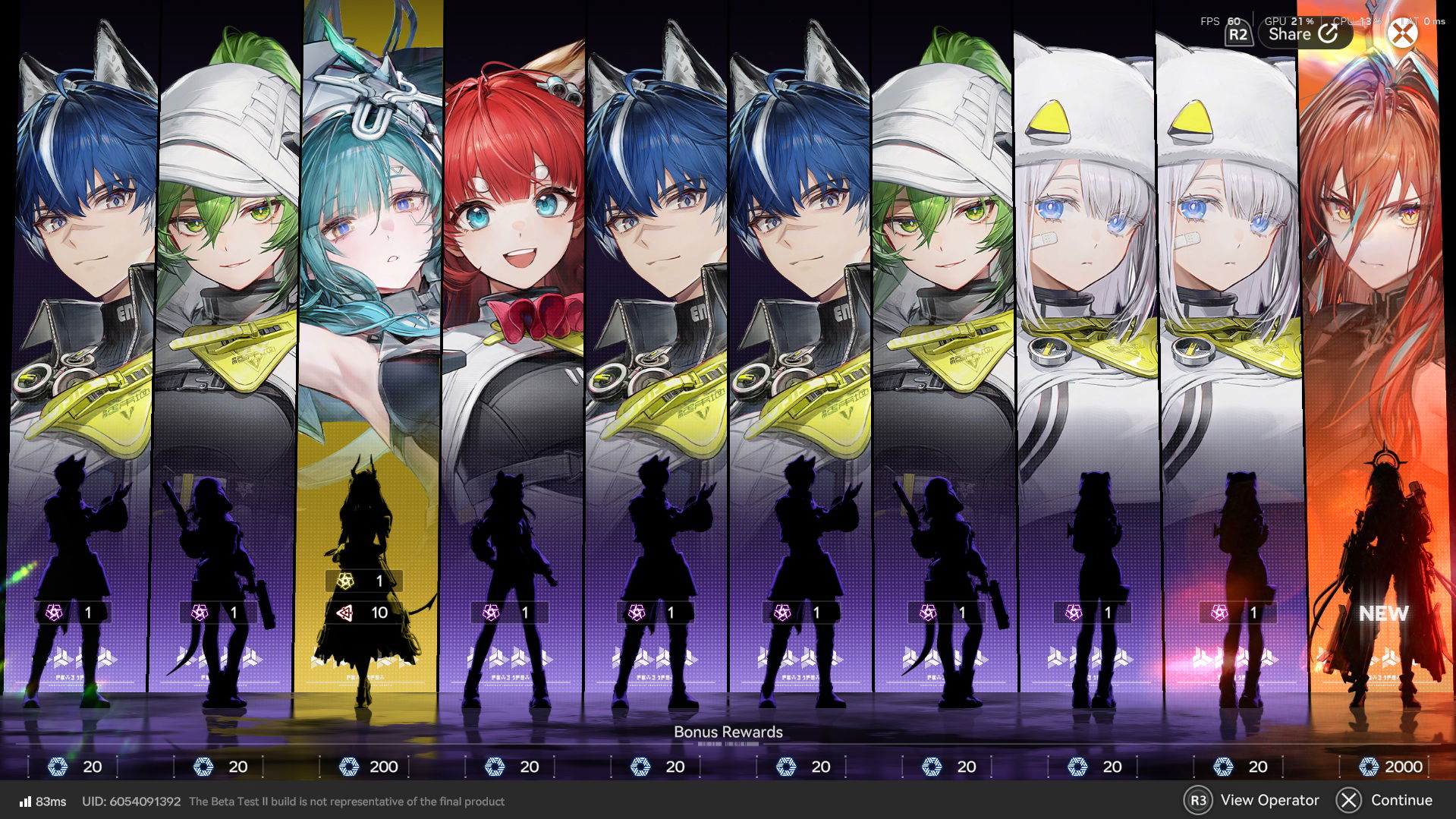This screenshot has width=1456, height=819.
Task: Dismiss the screen with the top-right X
Action: pos(1403,32)
